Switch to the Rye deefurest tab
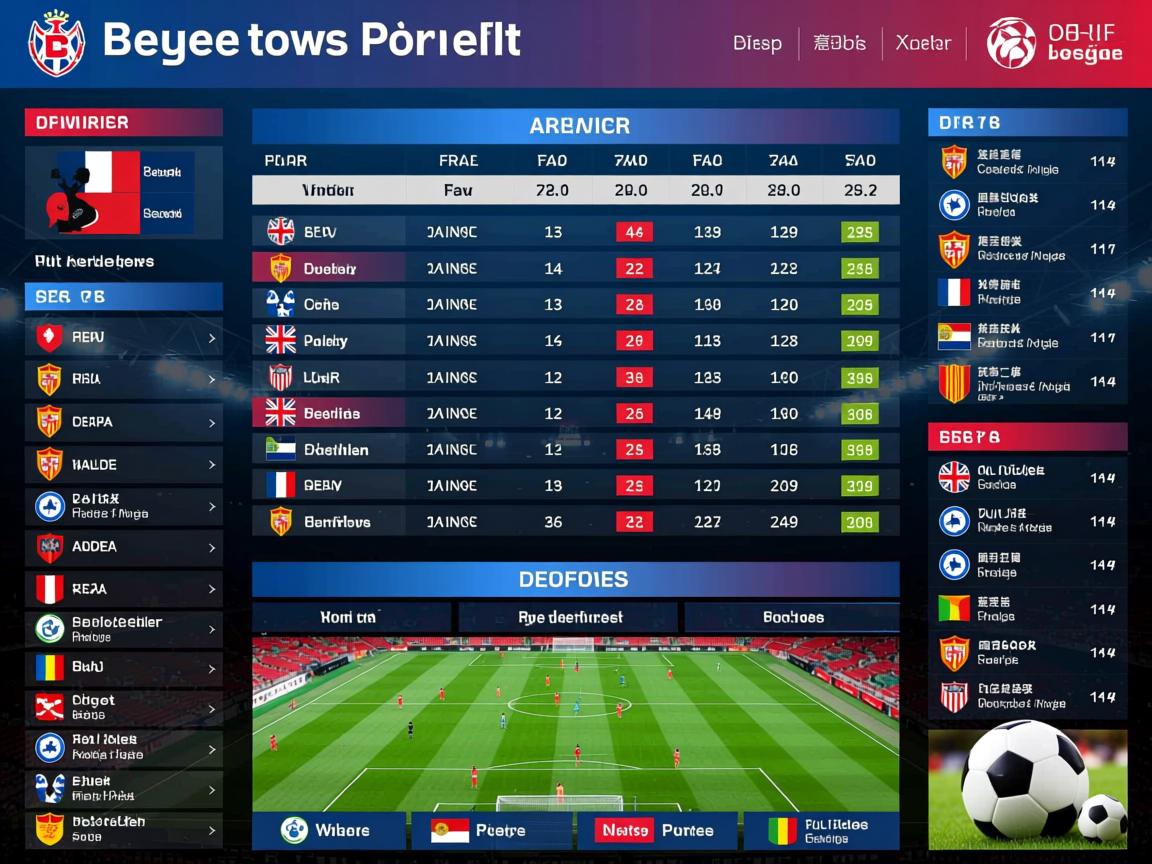This screenshot has width=1152, height=864. 569,618
